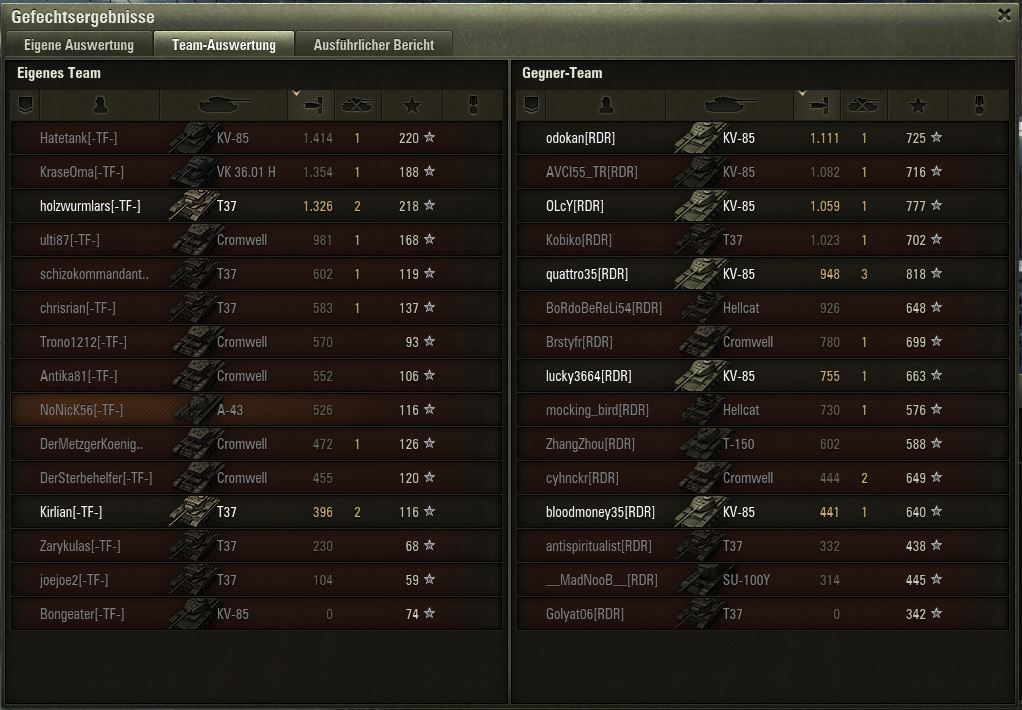The image size is (1022, 710).
Task: Switch to the Eigene Auswertung tab
Action: coord(79,45)
